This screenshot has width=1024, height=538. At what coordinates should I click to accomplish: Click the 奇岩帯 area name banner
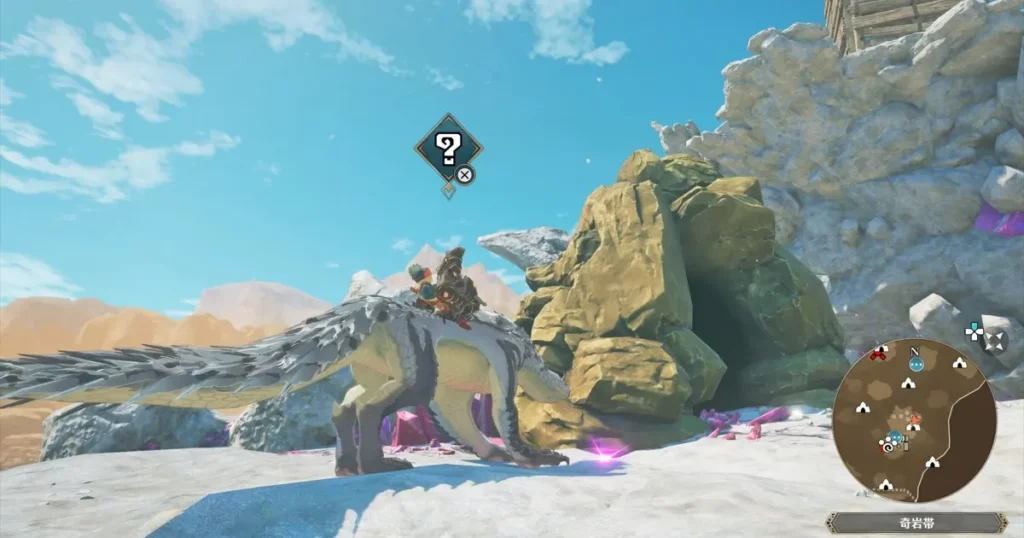916,522
